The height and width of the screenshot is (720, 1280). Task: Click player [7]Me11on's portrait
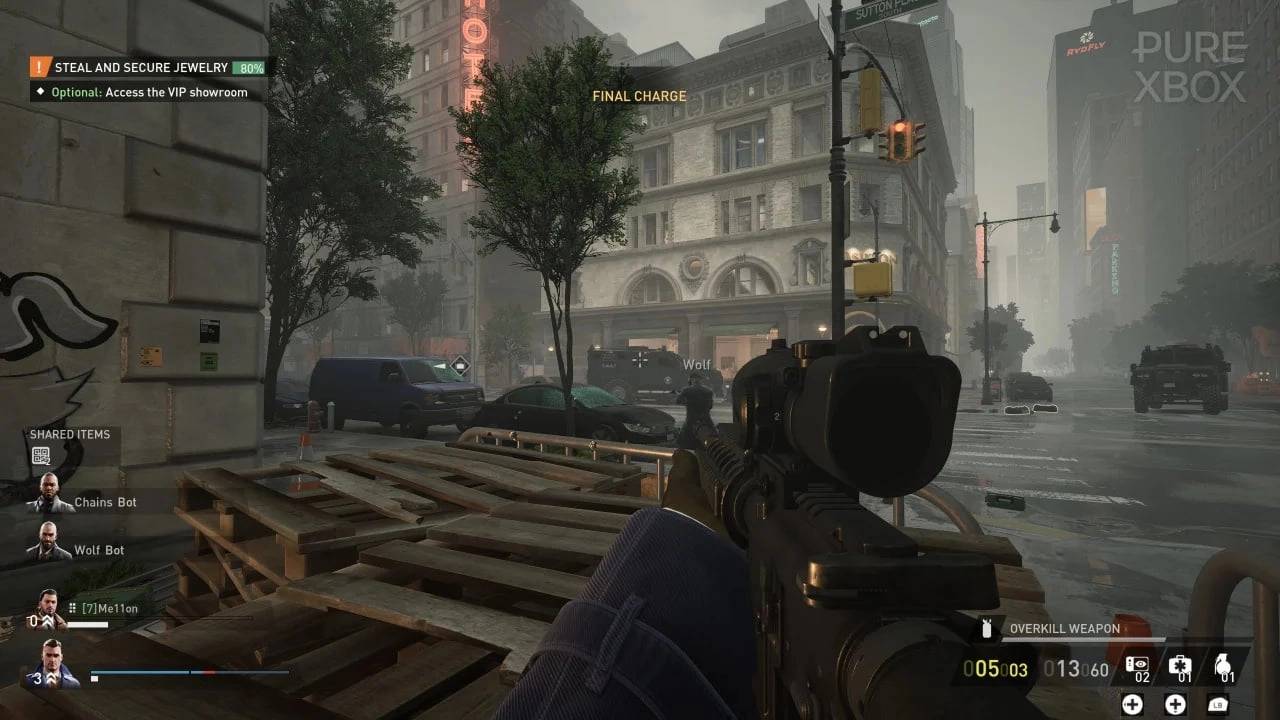pyautogui.click(x=51, y=606)
